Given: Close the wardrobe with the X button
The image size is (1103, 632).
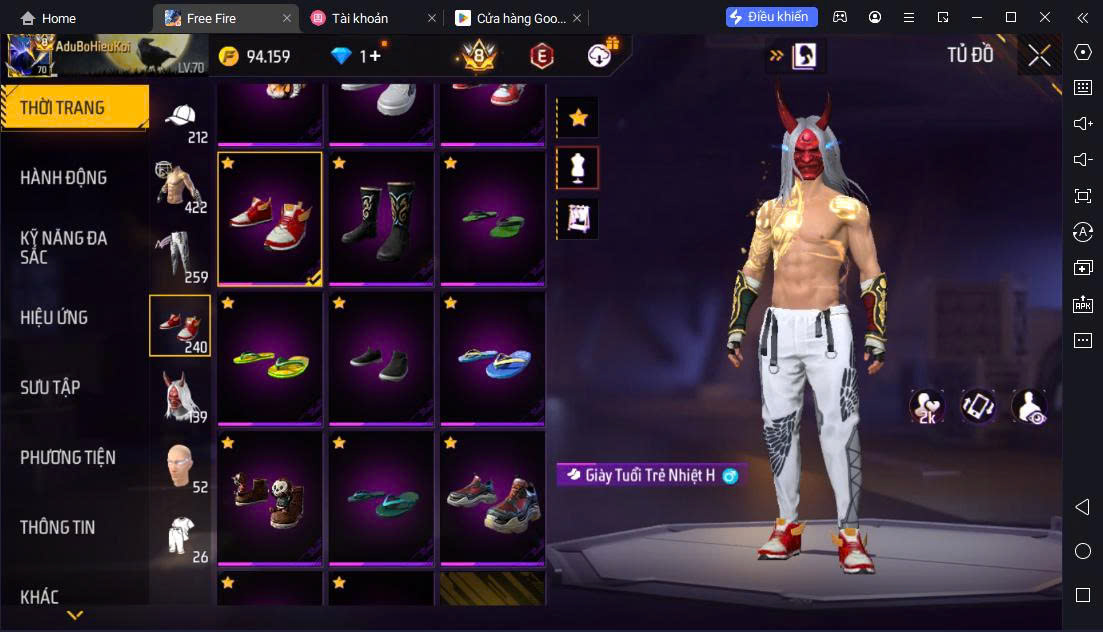Looking at the screenshot, I should tap(1039, 55).
